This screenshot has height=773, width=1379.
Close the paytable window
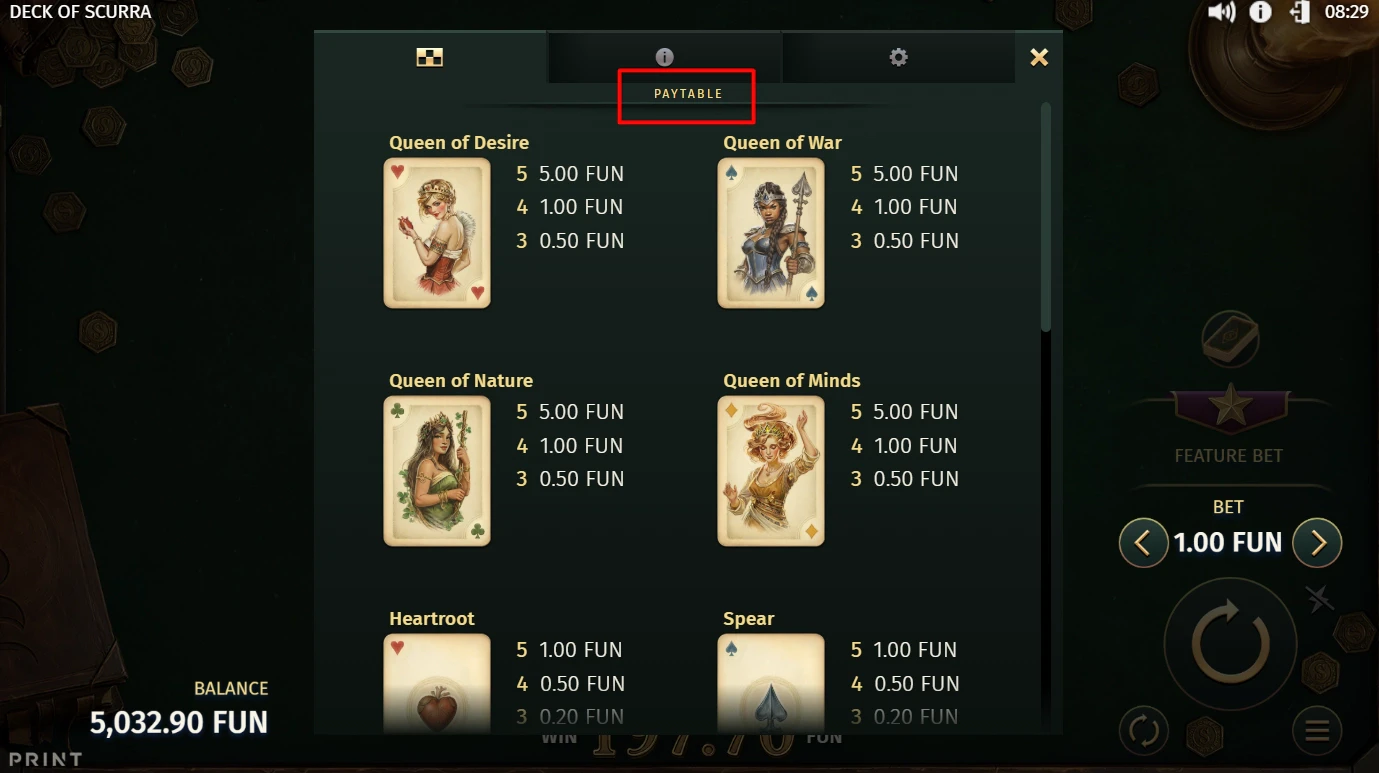pos(1039,57)
